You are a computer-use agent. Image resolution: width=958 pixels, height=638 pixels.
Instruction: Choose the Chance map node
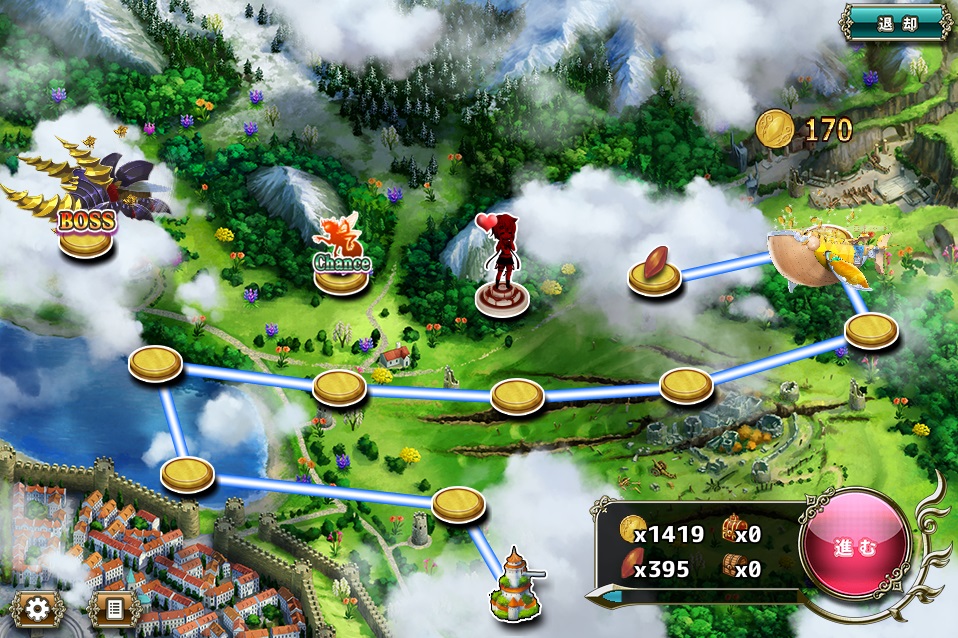(x=341, y=273)
